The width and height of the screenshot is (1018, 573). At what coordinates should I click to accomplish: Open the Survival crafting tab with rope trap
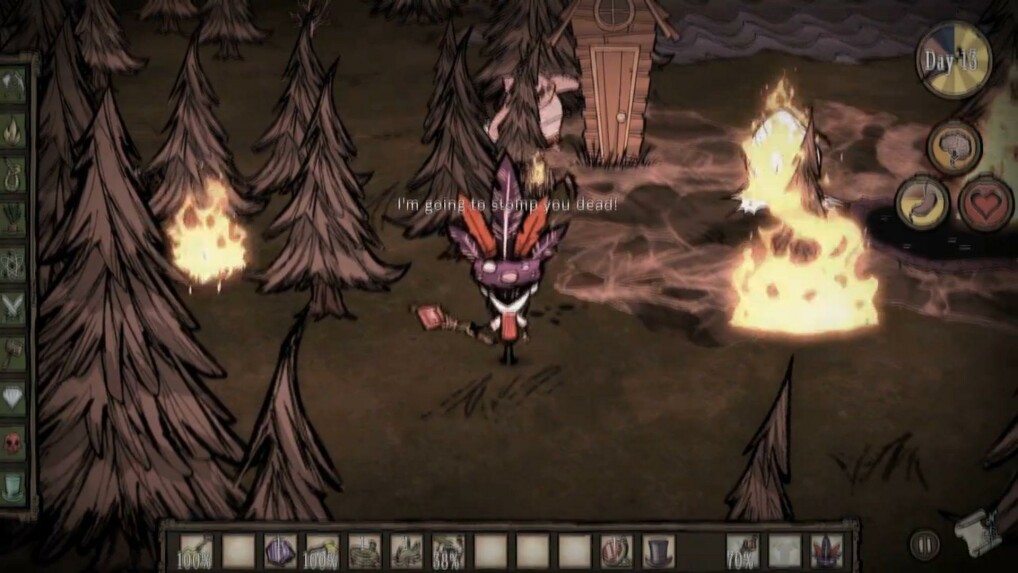tap(13, 172)
